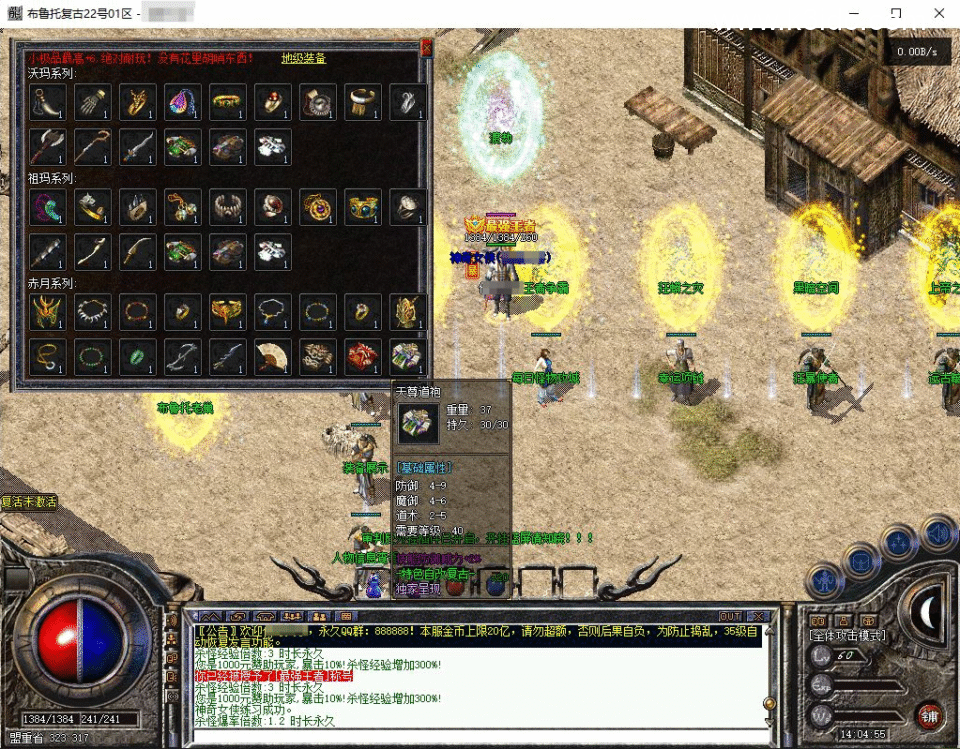Pick the rainbow teardrop pendant item
This screenshot has width=960, height=749.
click(x=183, y=101)
